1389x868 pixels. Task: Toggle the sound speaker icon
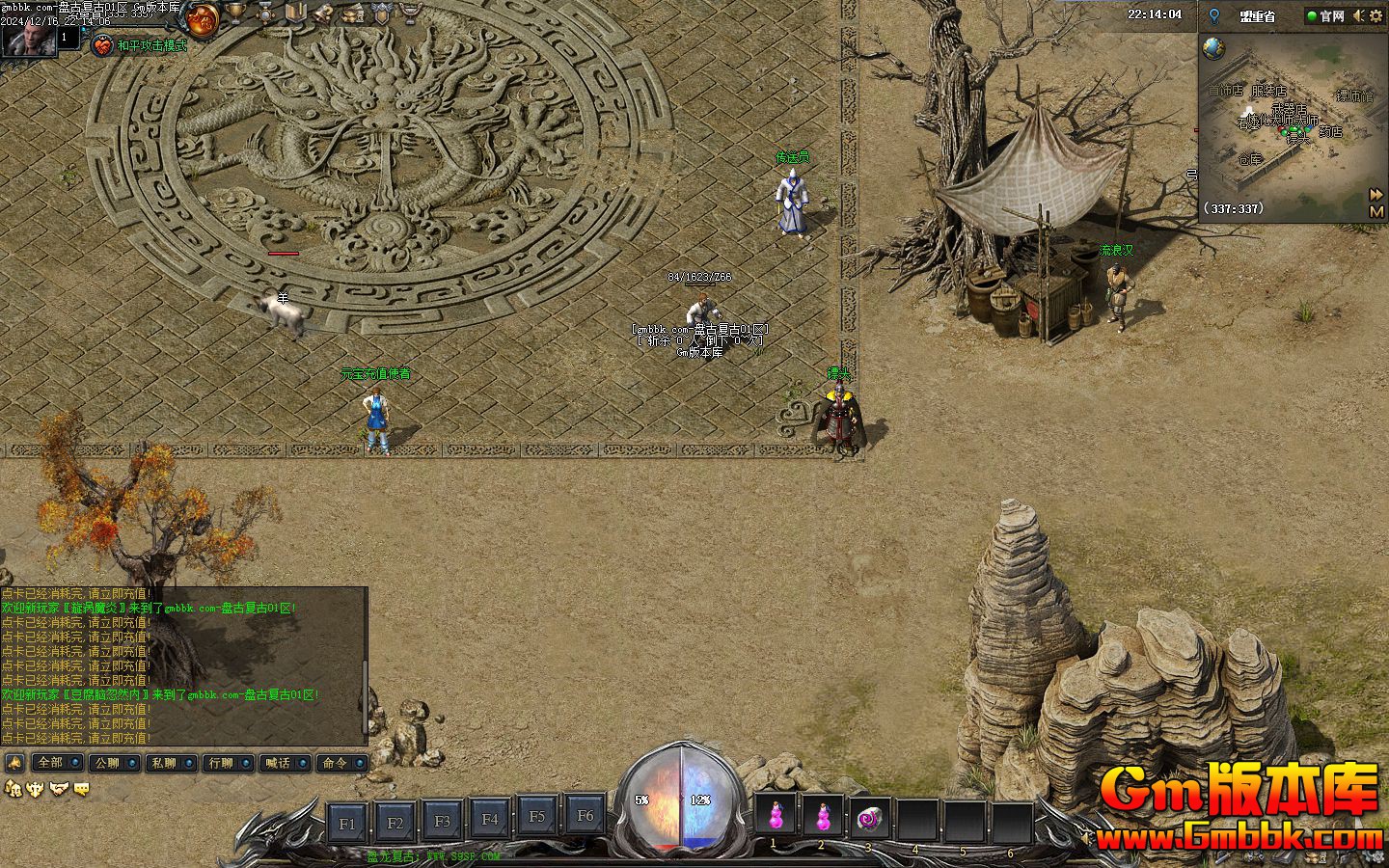coord(1359,15)
